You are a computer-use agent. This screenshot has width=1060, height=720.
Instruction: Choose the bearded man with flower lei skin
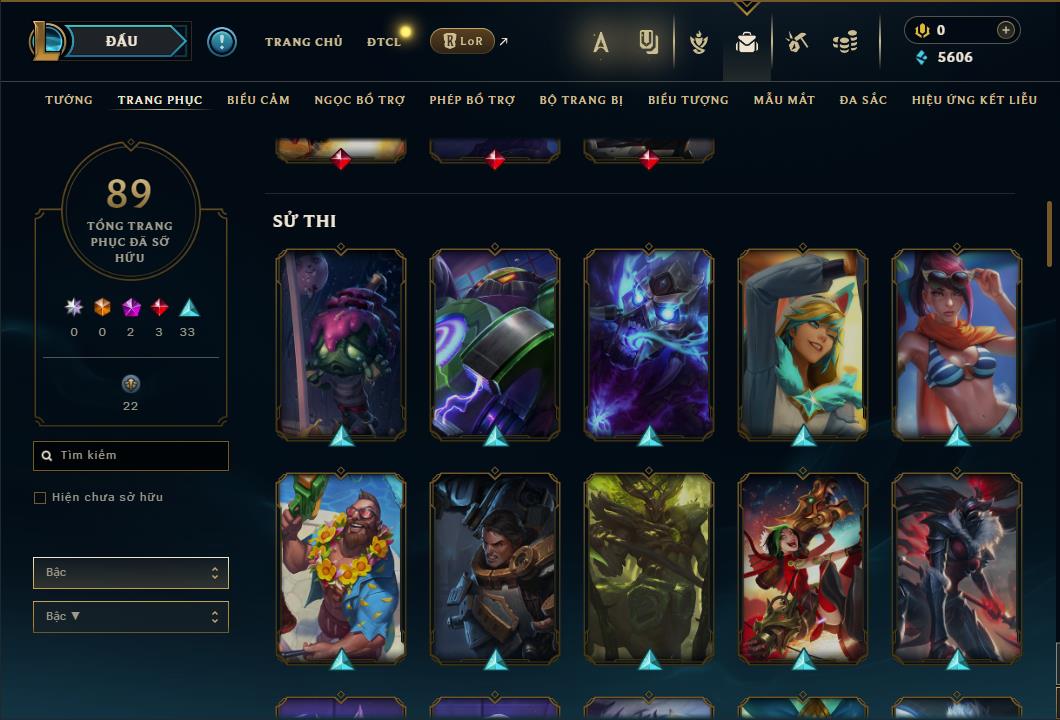pos(341,567)
